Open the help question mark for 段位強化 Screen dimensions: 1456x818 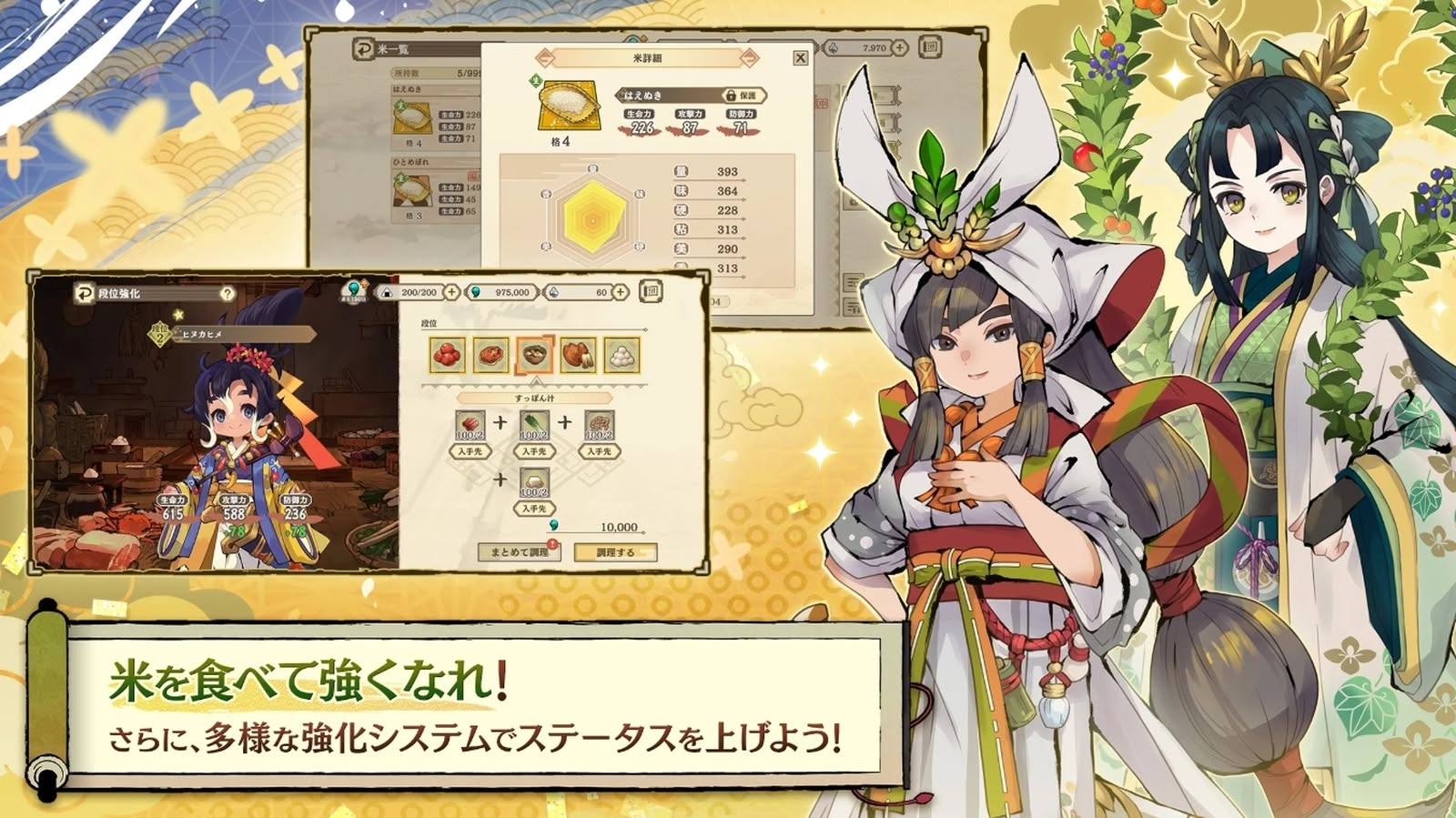227,293
